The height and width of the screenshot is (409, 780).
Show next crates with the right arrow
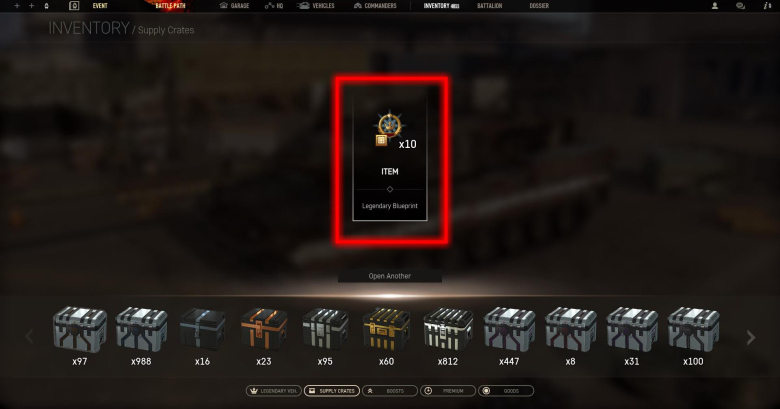750,336
